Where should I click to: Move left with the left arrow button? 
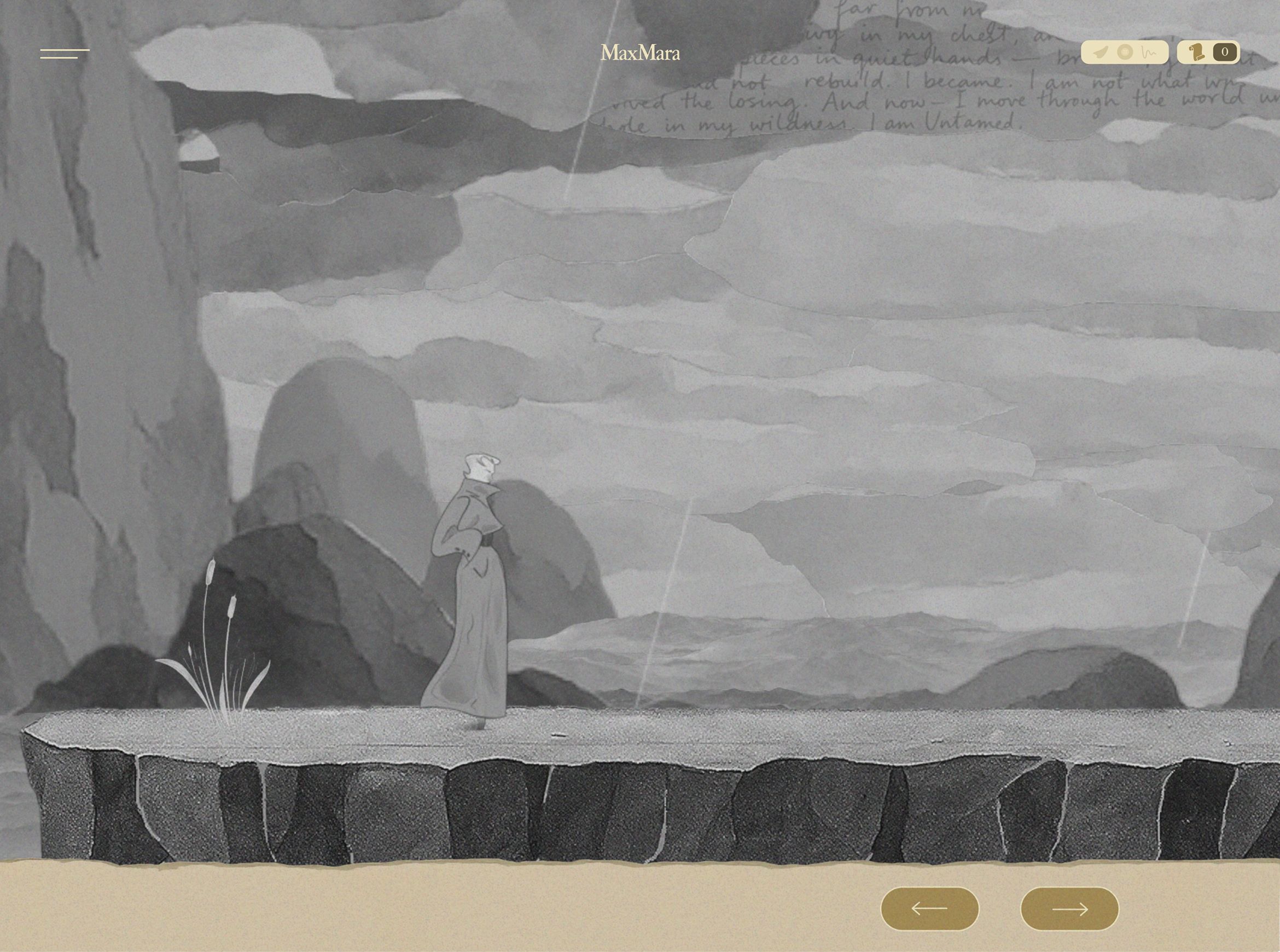[930, 909]
